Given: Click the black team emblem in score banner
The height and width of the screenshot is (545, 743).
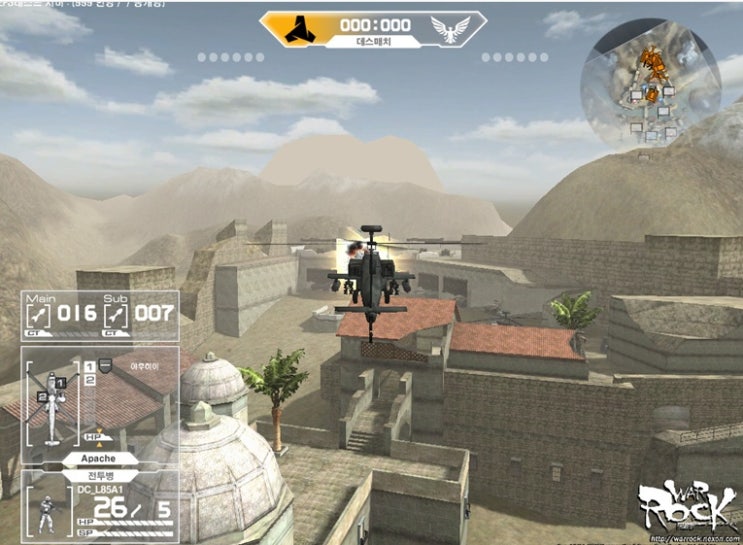Looking at the screenshot, I should click(298, 28).
